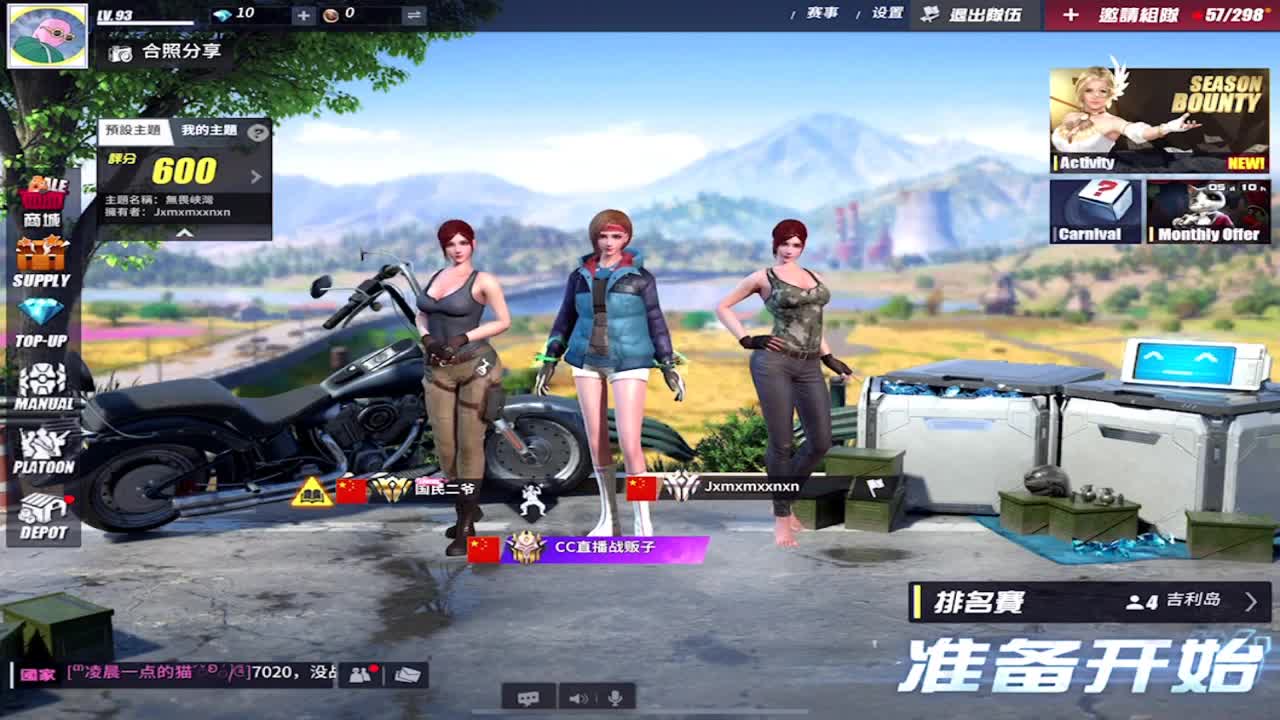This screenshot has height=720, width=1280.
Task: Open the SEASON BOUNTY Activity banner
Action: (x=1160, y=118)
